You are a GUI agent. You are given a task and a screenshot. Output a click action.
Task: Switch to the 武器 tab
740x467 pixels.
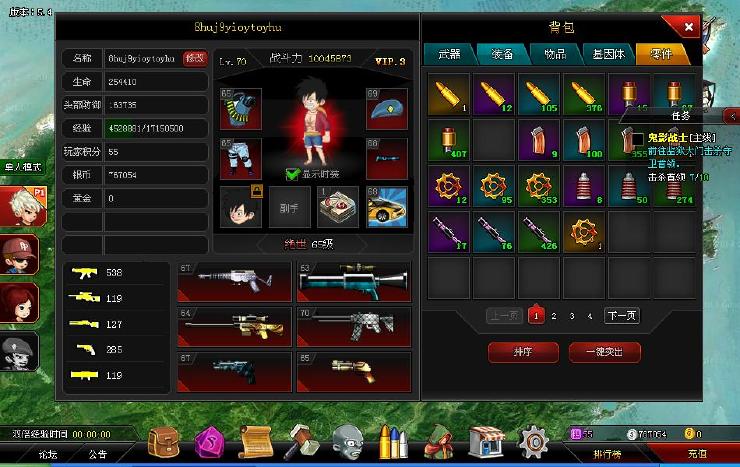click(448, 53)
